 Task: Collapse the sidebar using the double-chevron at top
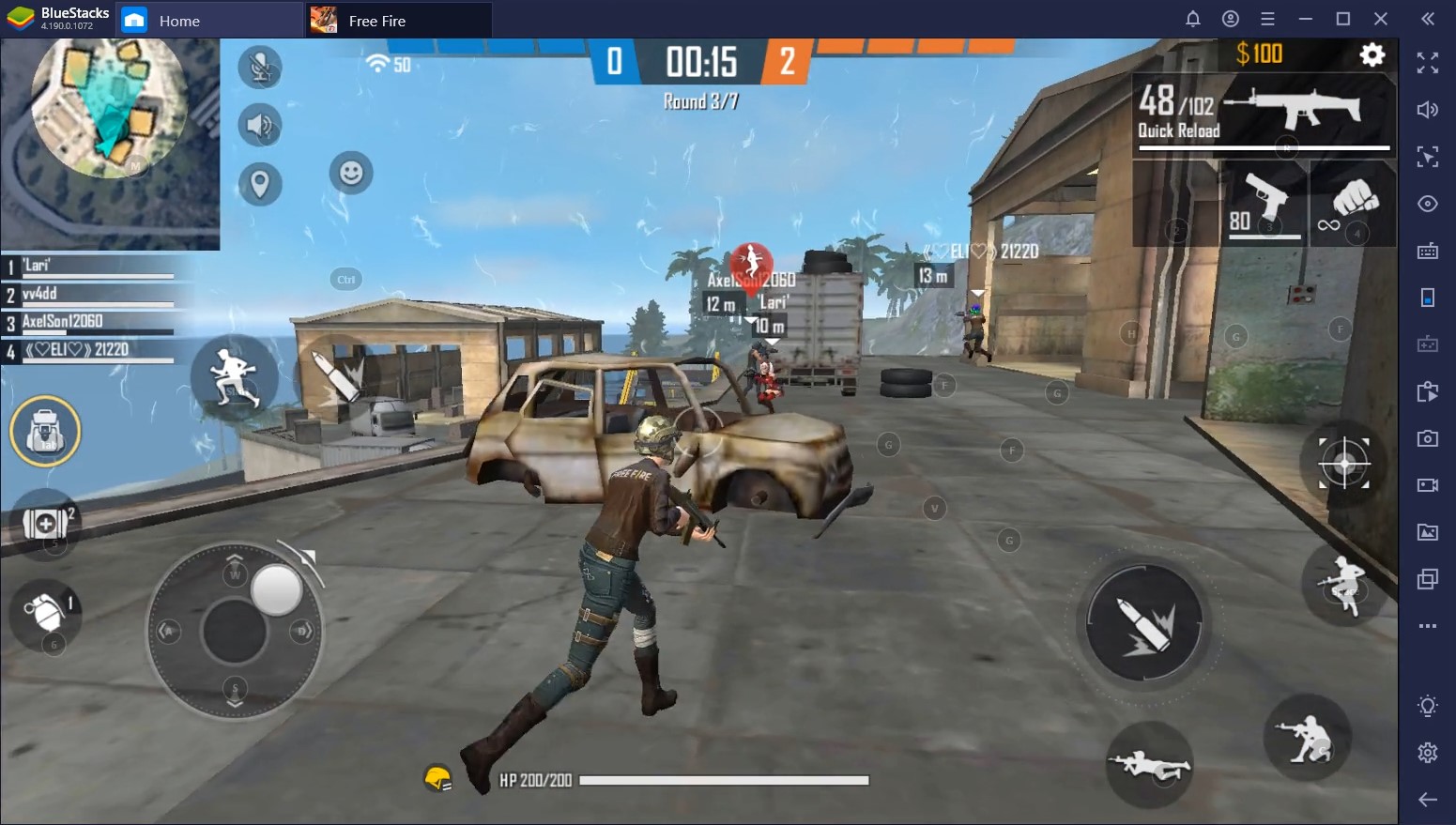point(1426,18)
